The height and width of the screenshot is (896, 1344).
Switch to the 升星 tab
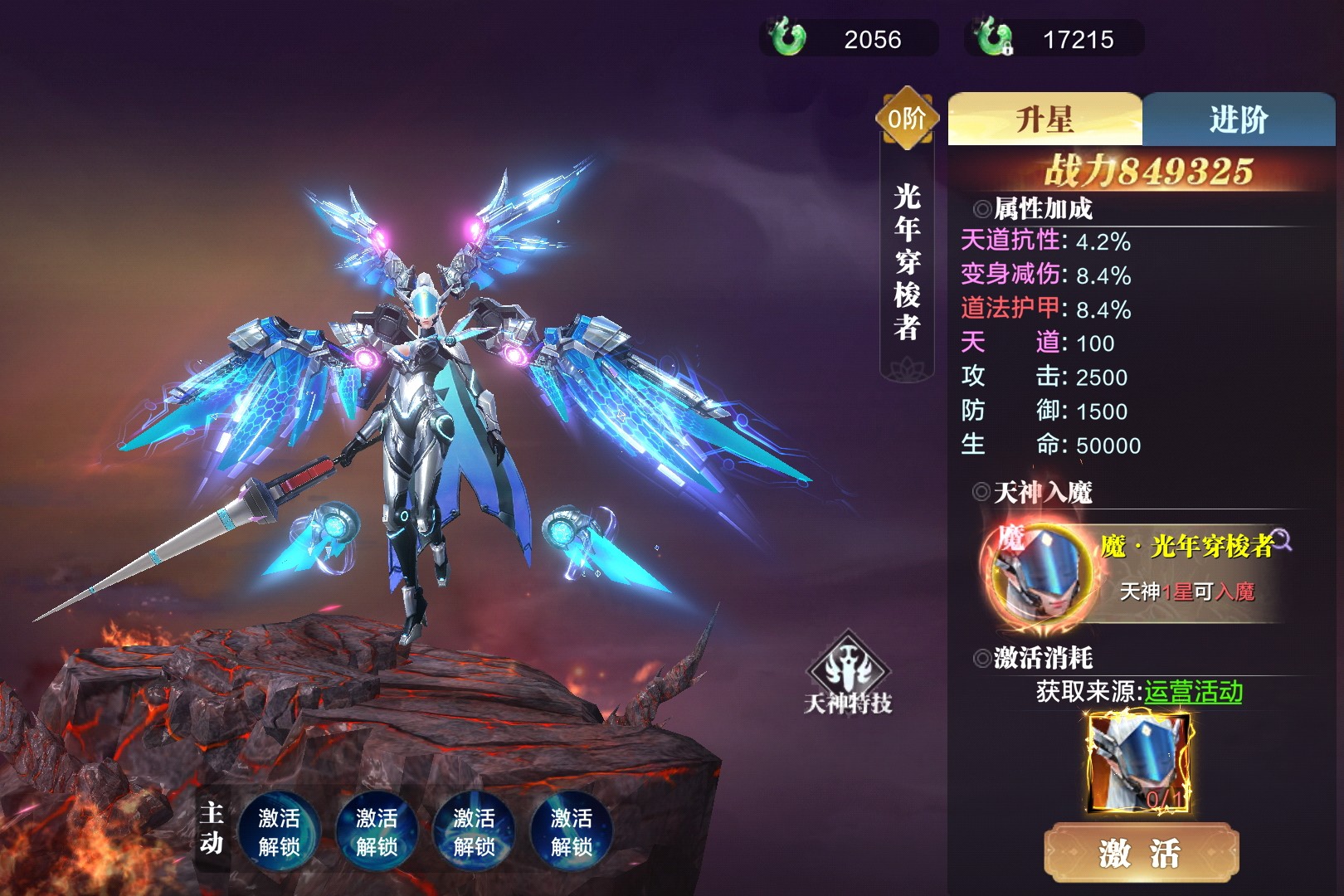(x=1045, y=119)
